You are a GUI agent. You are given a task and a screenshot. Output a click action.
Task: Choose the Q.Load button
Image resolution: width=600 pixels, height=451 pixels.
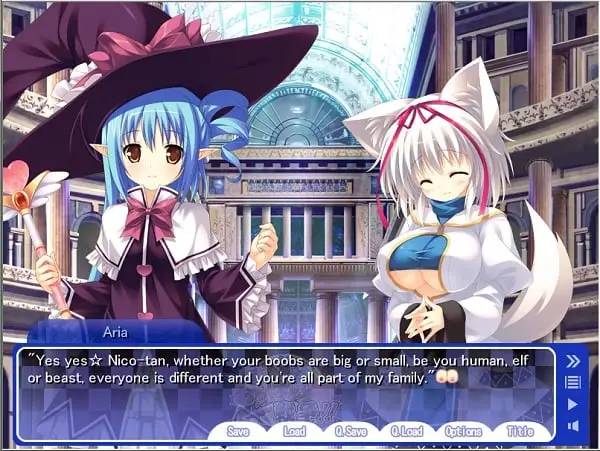(406, 431)
